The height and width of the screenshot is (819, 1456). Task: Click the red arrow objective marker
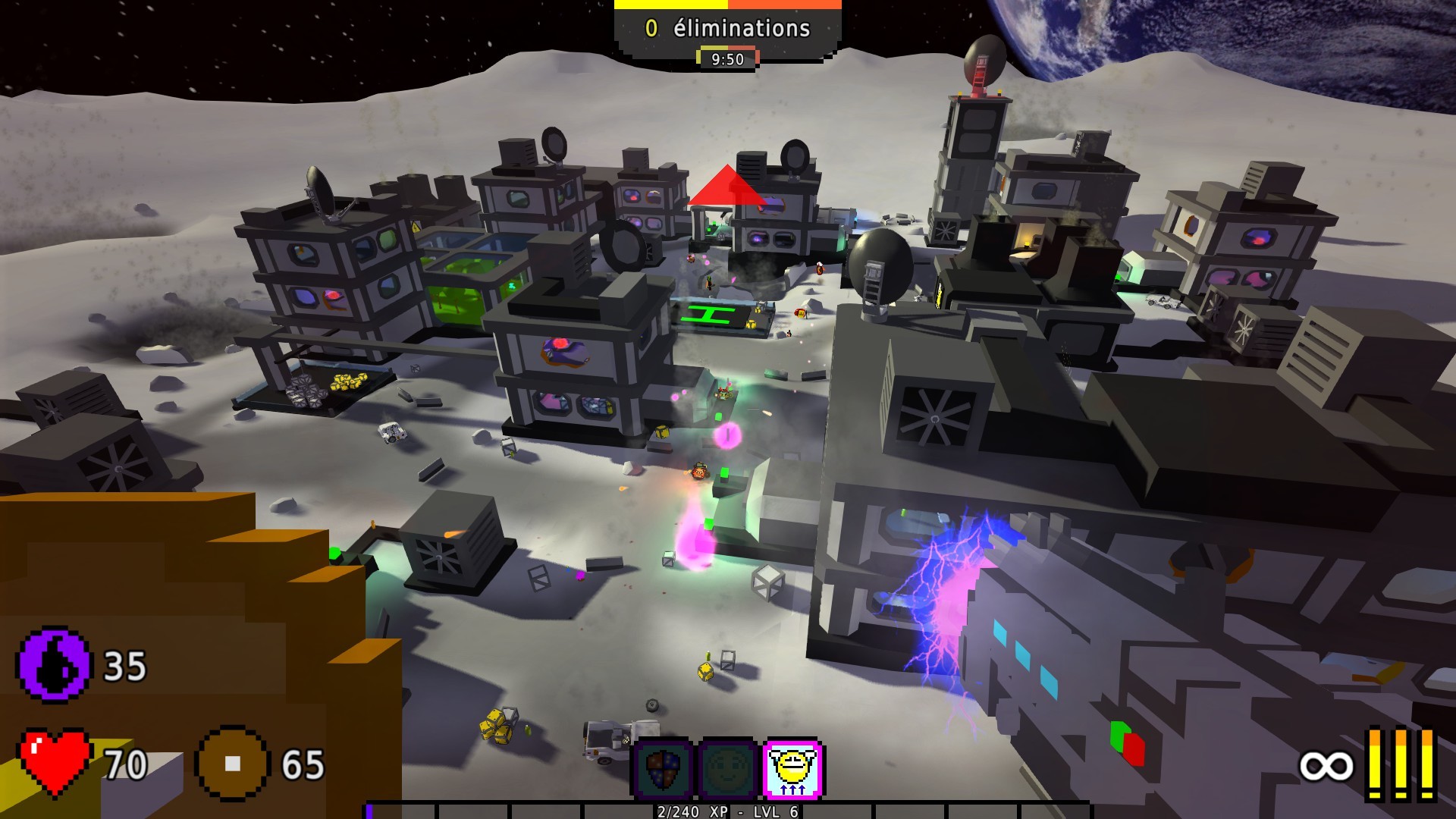726,188
